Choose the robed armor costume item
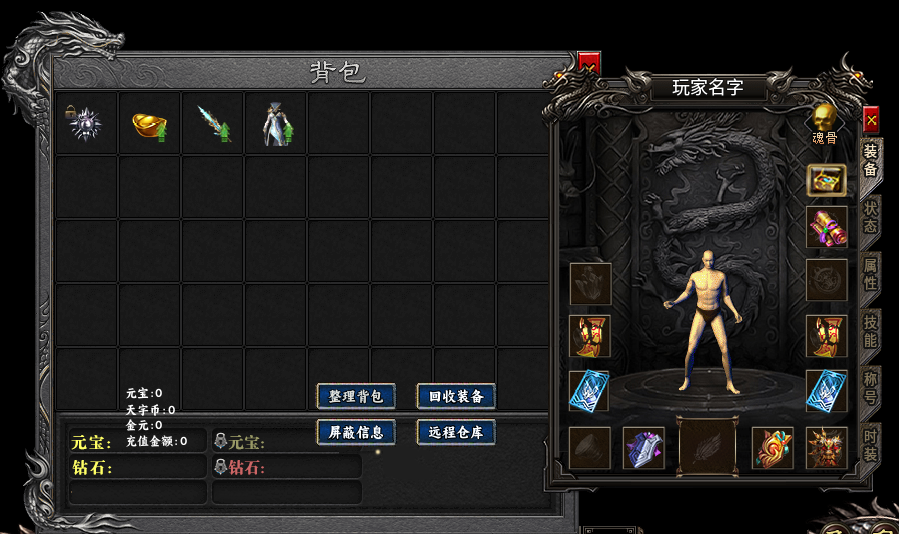Viewport: 899px width, 534px height. pyautogui.click(x=276, y=124)
